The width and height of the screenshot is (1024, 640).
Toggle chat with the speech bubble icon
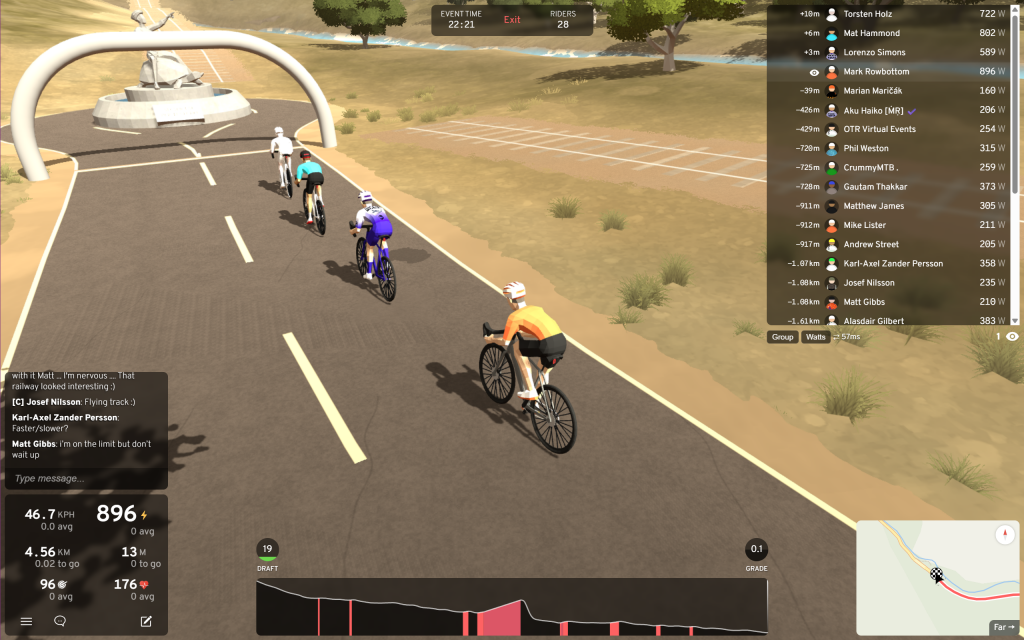coord(60,621)
